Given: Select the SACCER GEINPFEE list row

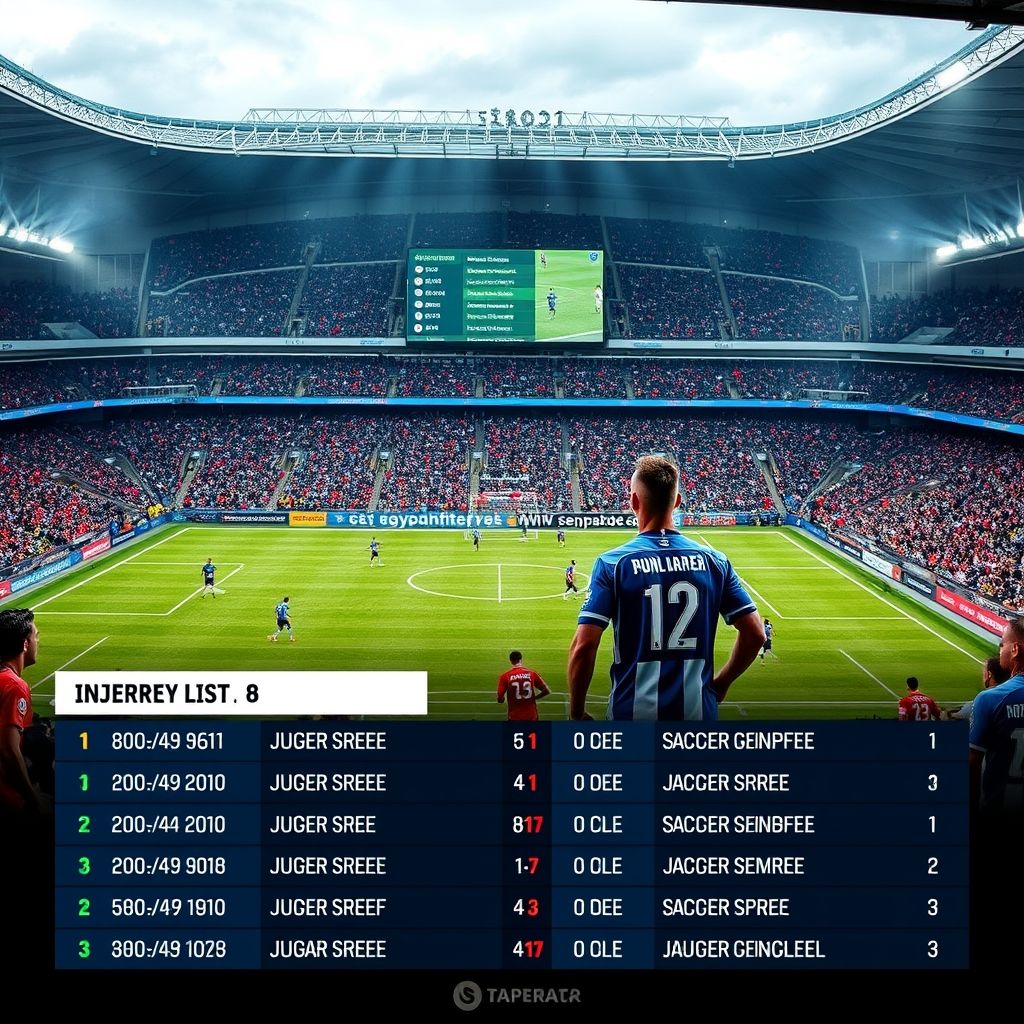Looking at the screenshot, I should 738,741.
